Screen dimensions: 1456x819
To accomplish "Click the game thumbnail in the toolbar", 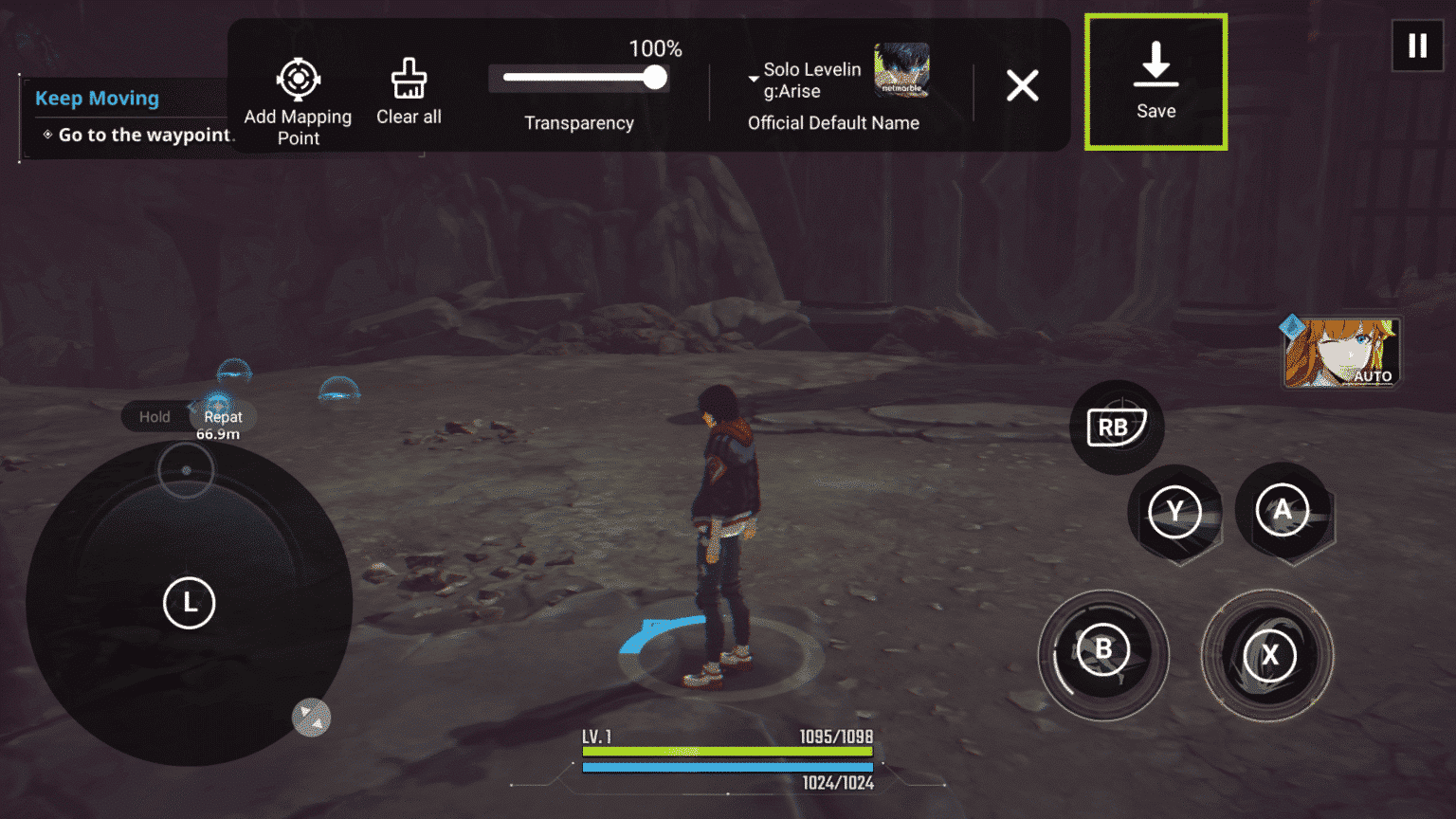I will pos(901,70).
